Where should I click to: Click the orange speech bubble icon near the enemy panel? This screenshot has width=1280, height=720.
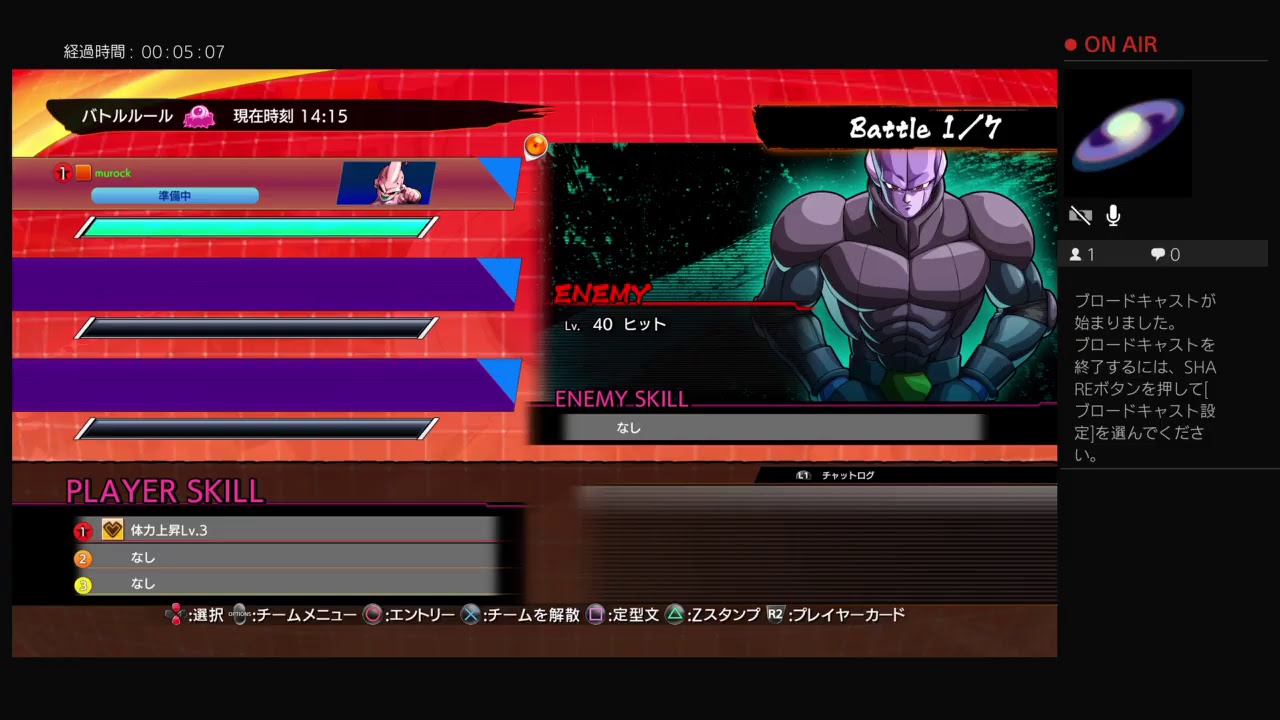coord(535,146)
